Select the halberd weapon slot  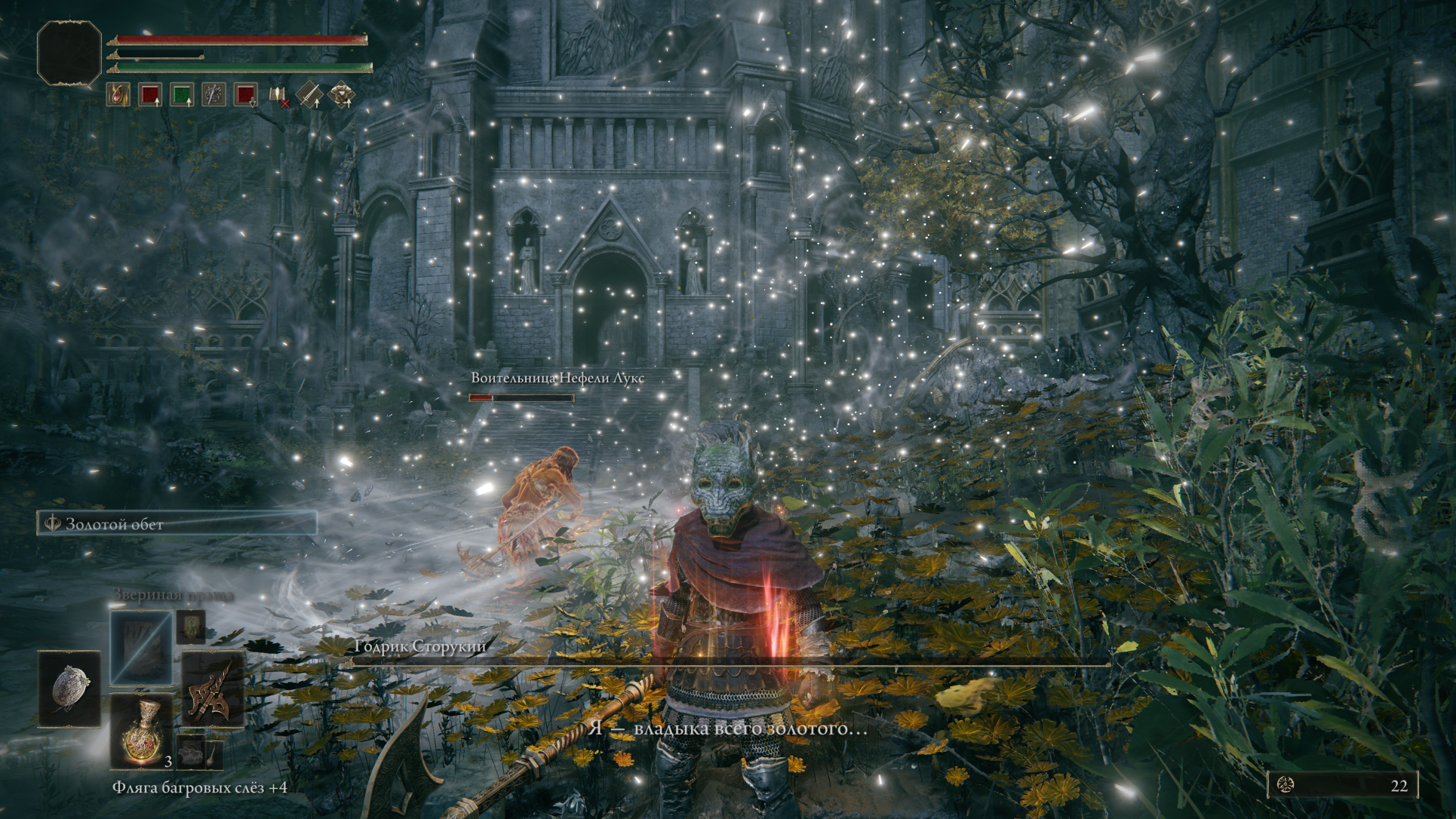213,688
